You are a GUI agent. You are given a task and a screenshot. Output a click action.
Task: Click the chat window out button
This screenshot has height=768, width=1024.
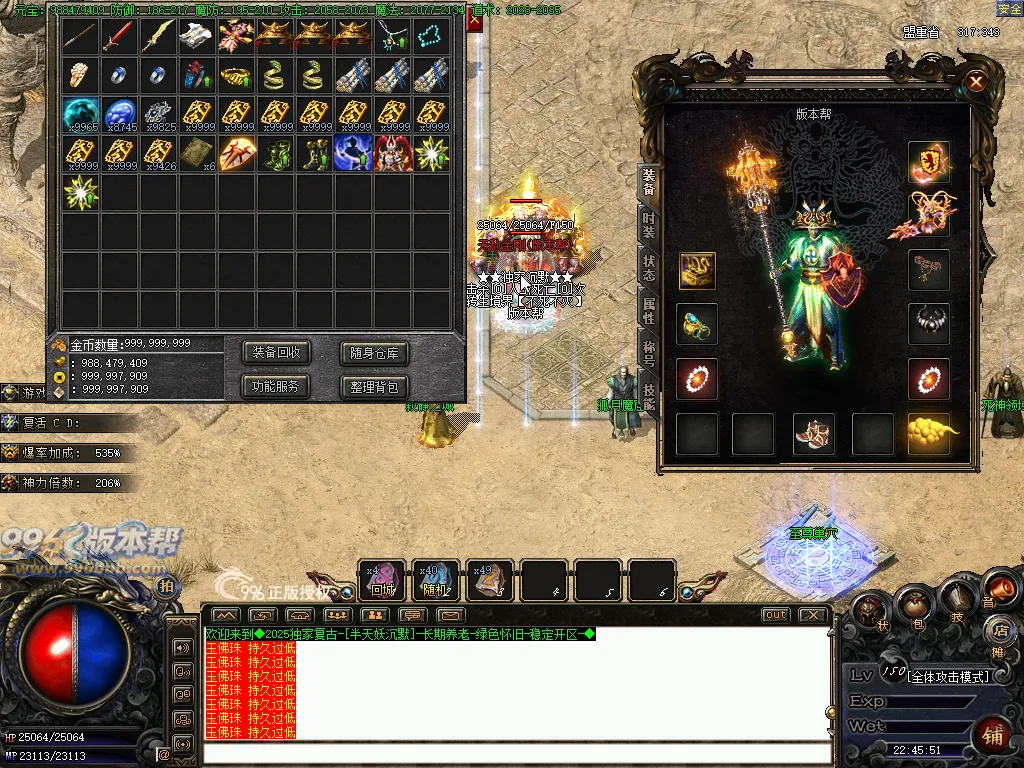[775, 615]
